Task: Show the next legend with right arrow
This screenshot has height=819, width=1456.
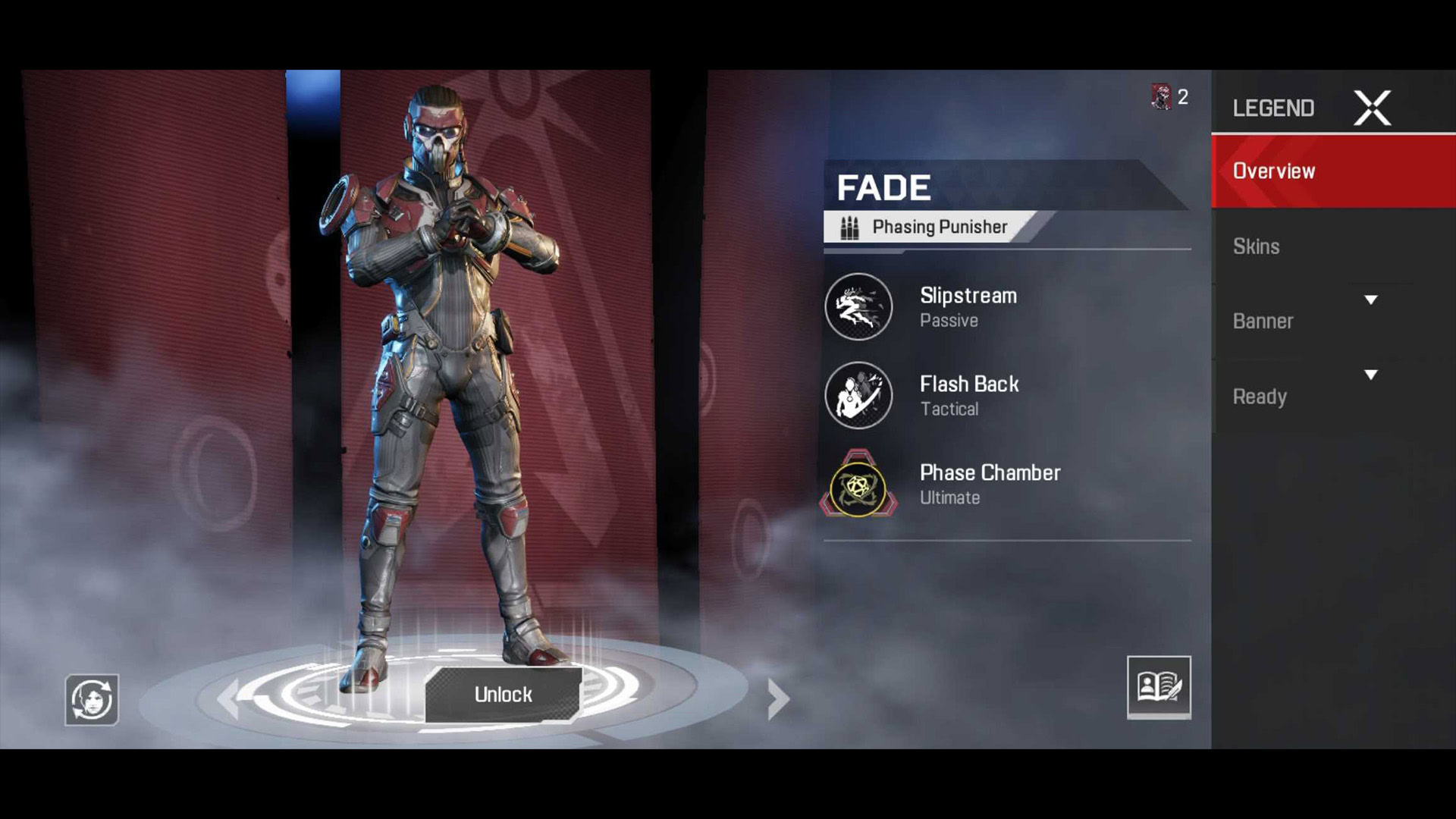Action: [778, 698]
